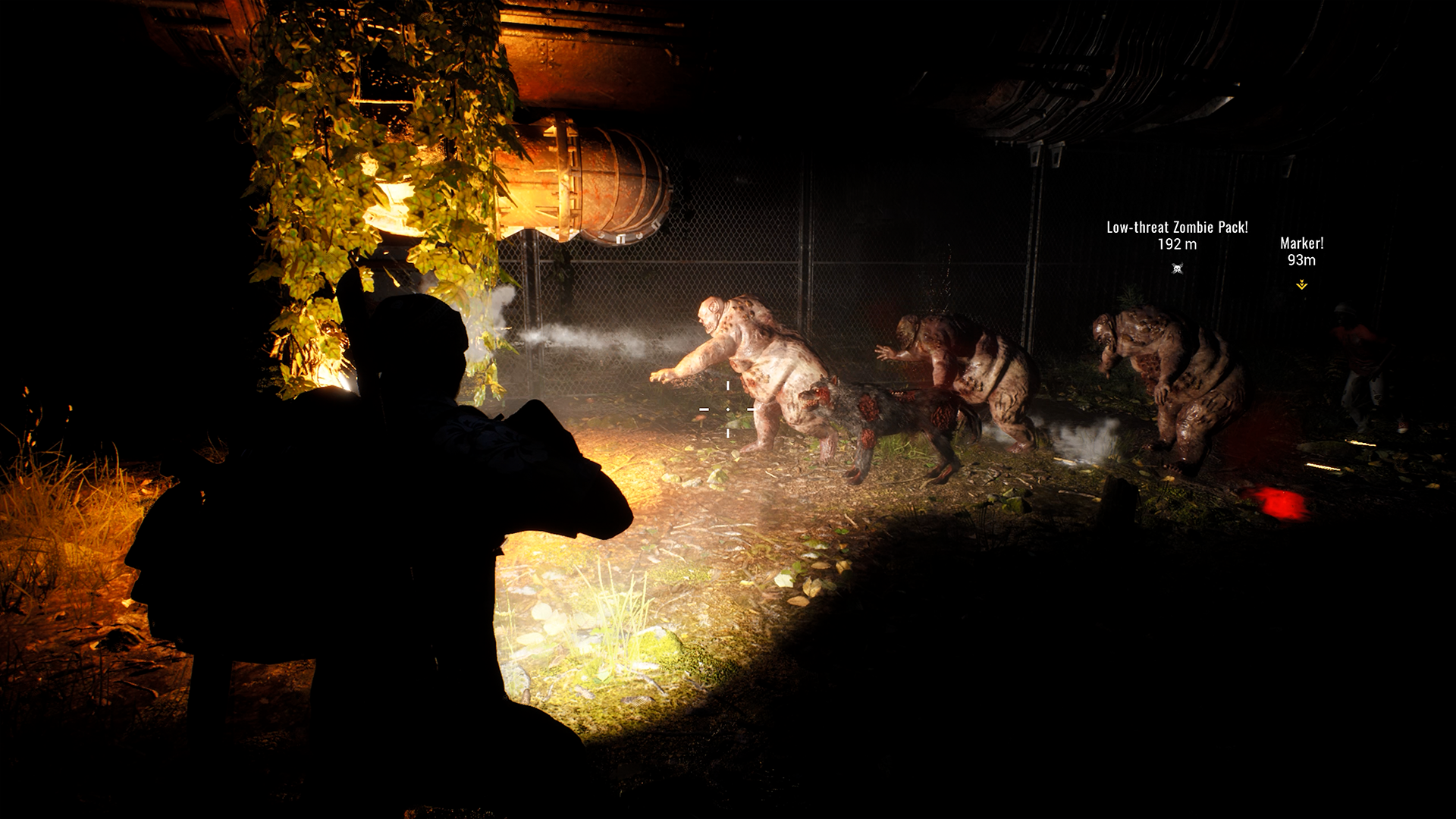This screenshot has width=1456, height=819.
Task: Click the 192 m distance readout
Action: click(1178, 243)
